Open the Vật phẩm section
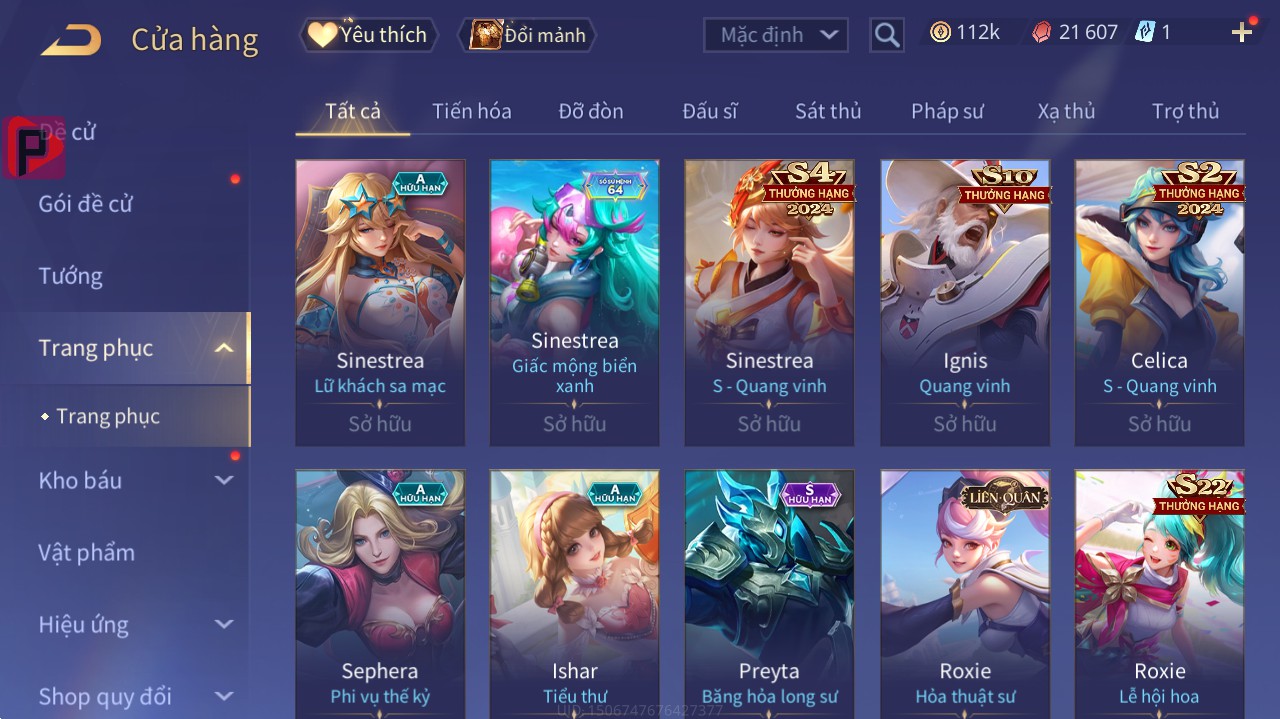 (86, 552)
